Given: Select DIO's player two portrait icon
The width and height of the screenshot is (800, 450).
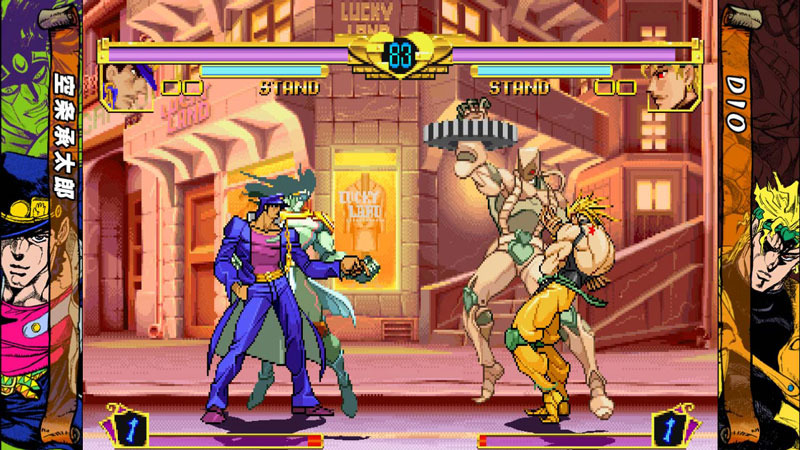Looking at the screenshot, I should point(671,86).
